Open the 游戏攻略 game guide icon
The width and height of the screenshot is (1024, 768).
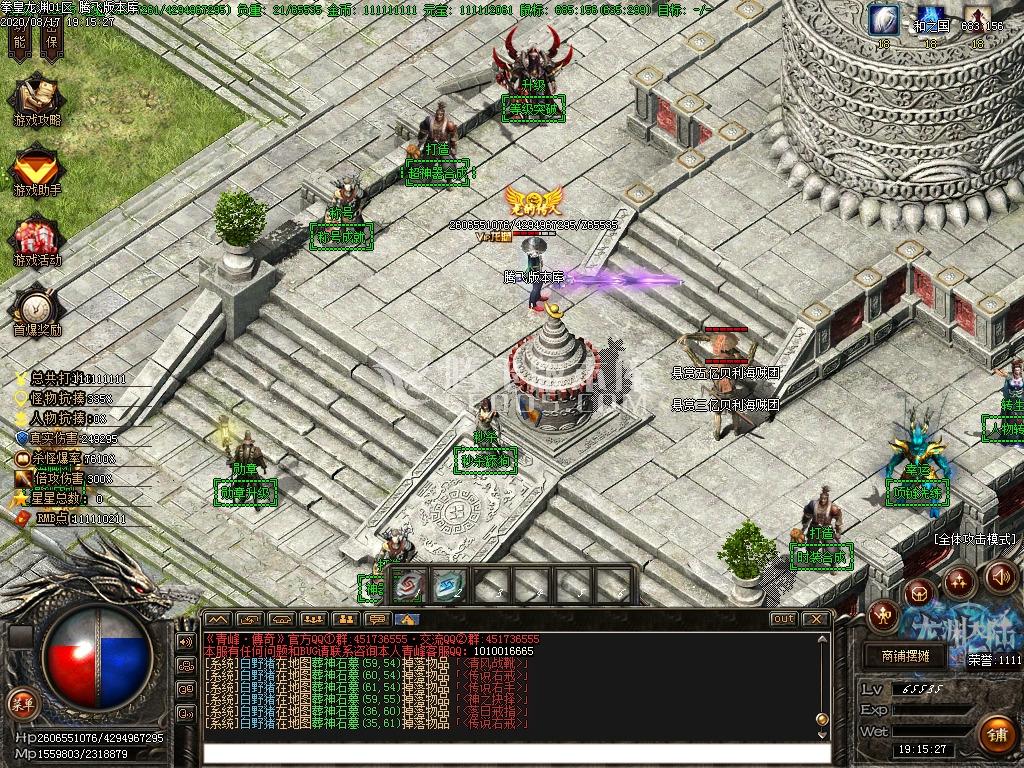click(x=36, y=98)
